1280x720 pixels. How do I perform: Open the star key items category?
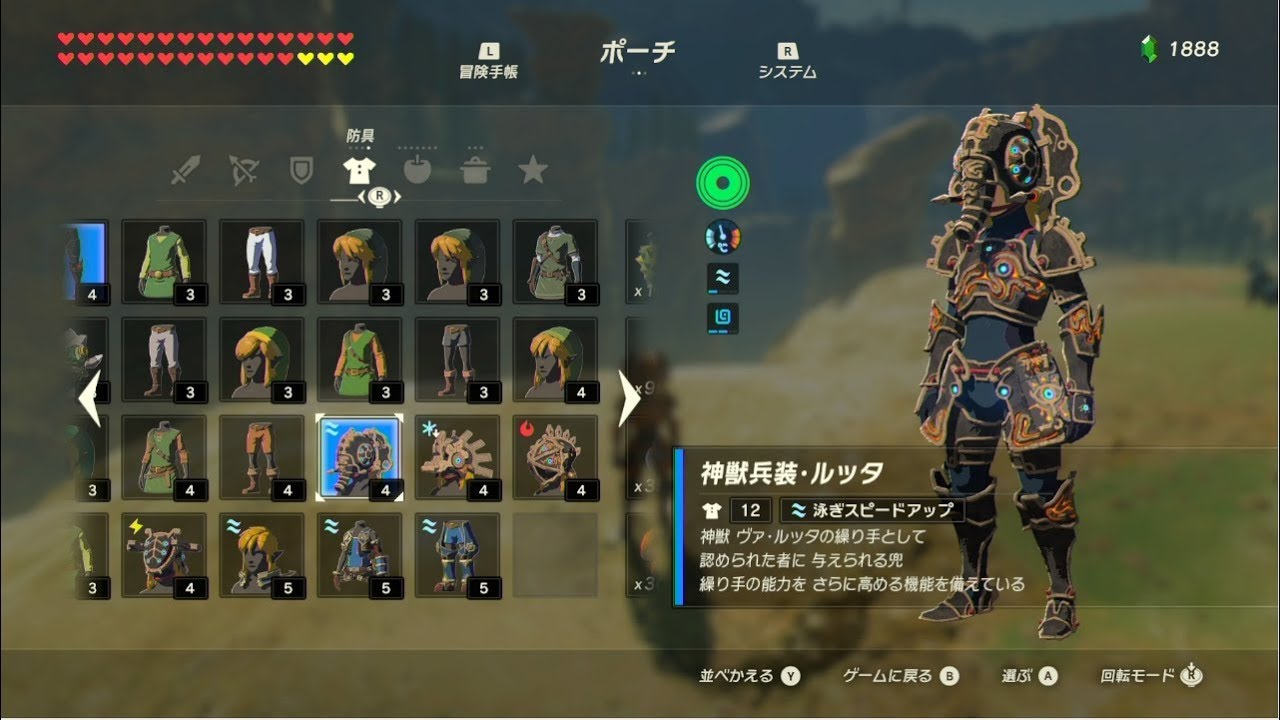point(535,170)
